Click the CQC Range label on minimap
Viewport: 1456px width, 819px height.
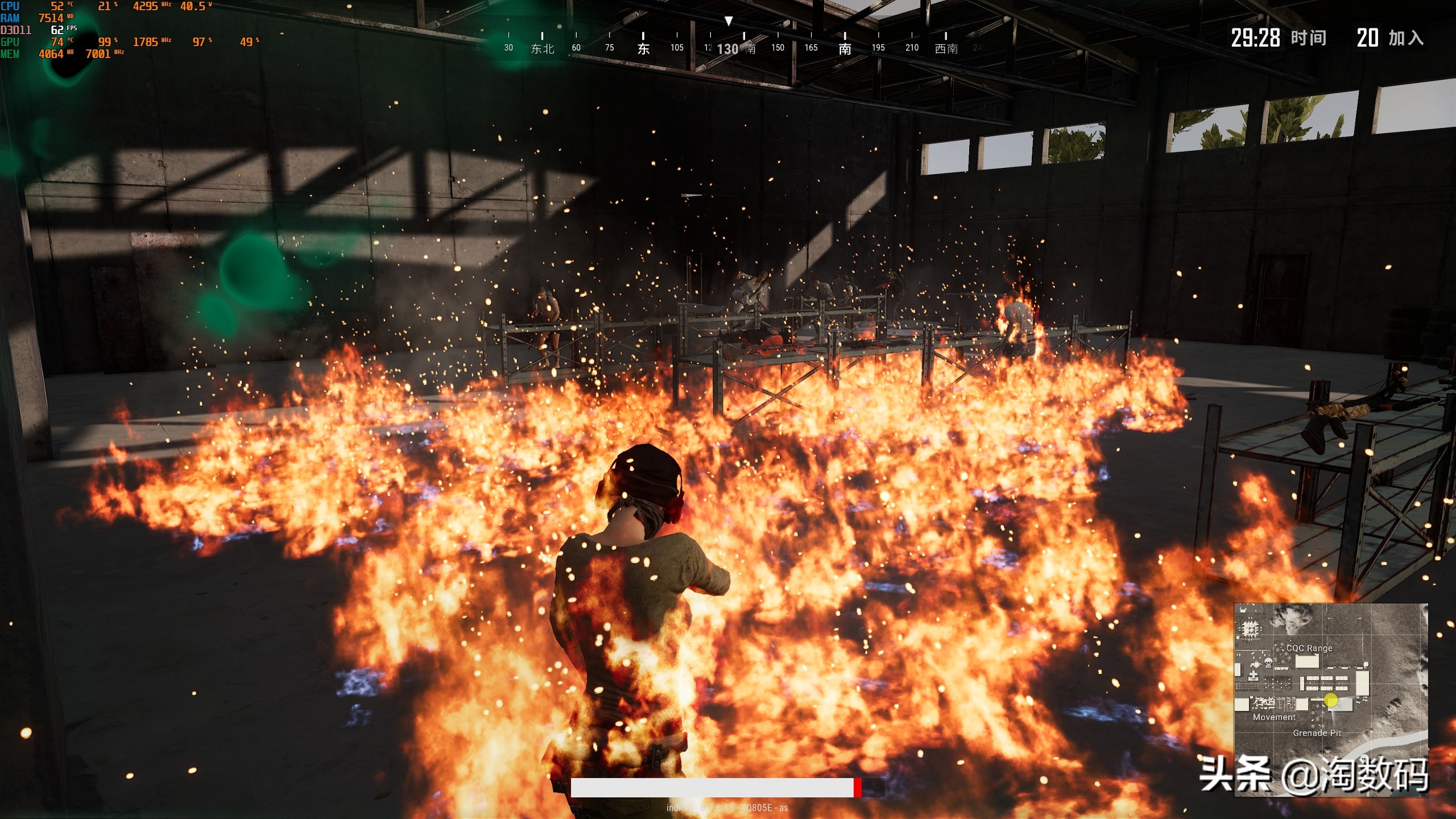coord(1309,648)
